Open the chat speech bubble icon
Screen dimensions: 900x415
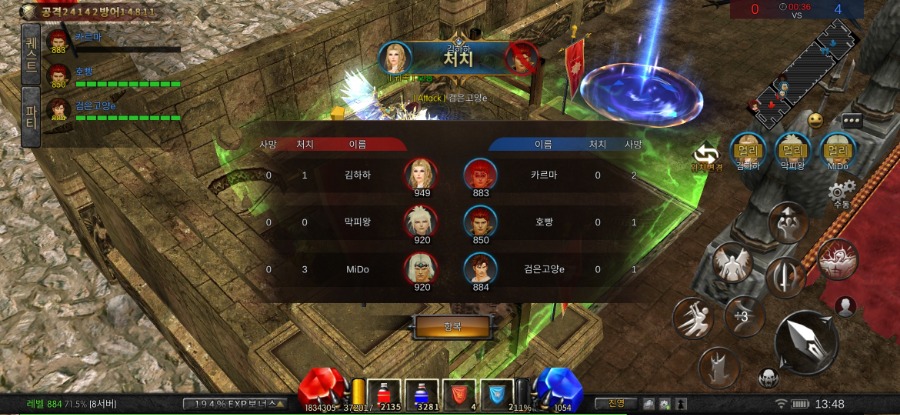click(851, 119)
